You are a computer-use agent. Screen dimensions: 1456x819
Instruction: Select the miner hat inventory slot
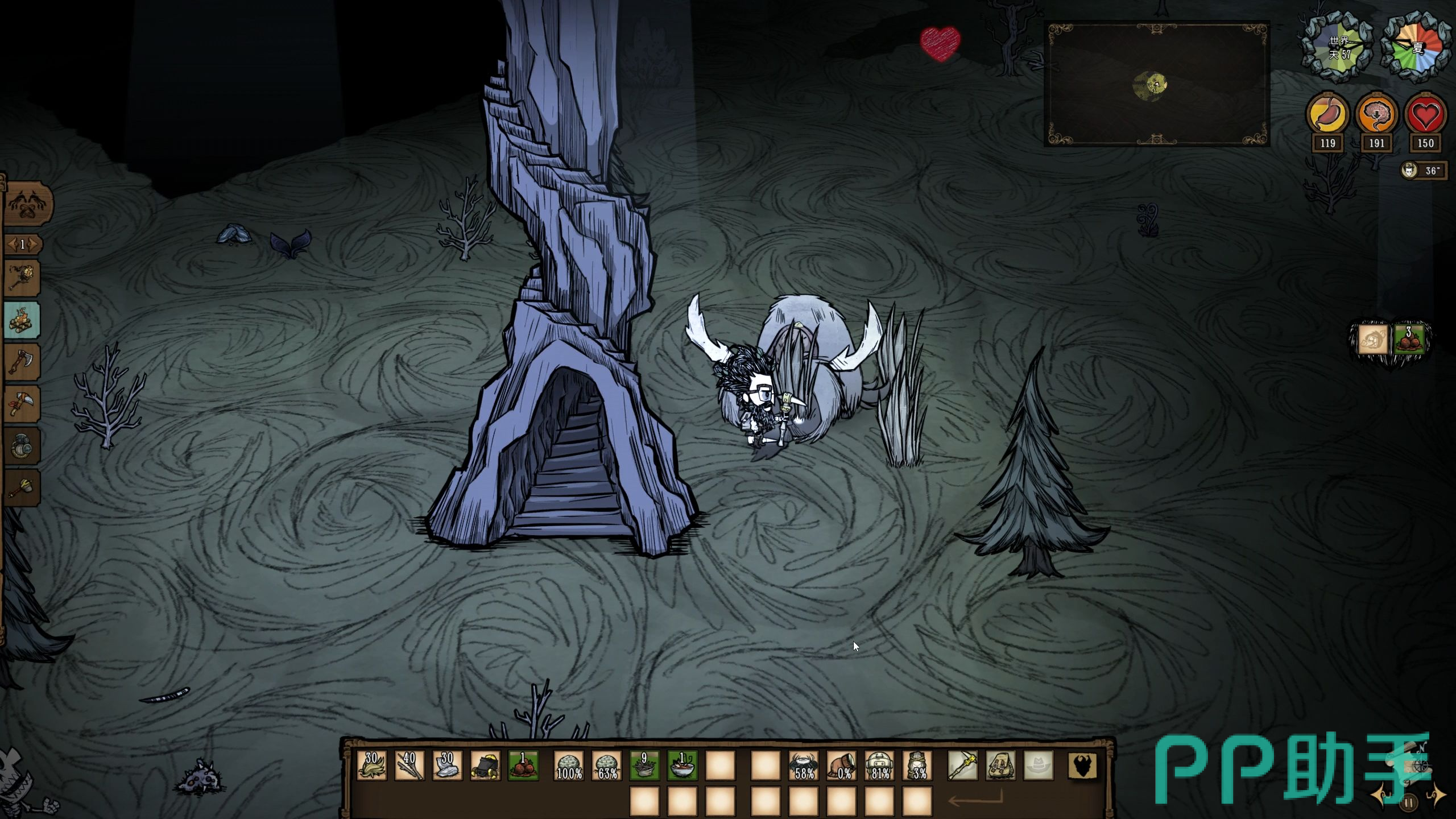click(x=485, y=765)
